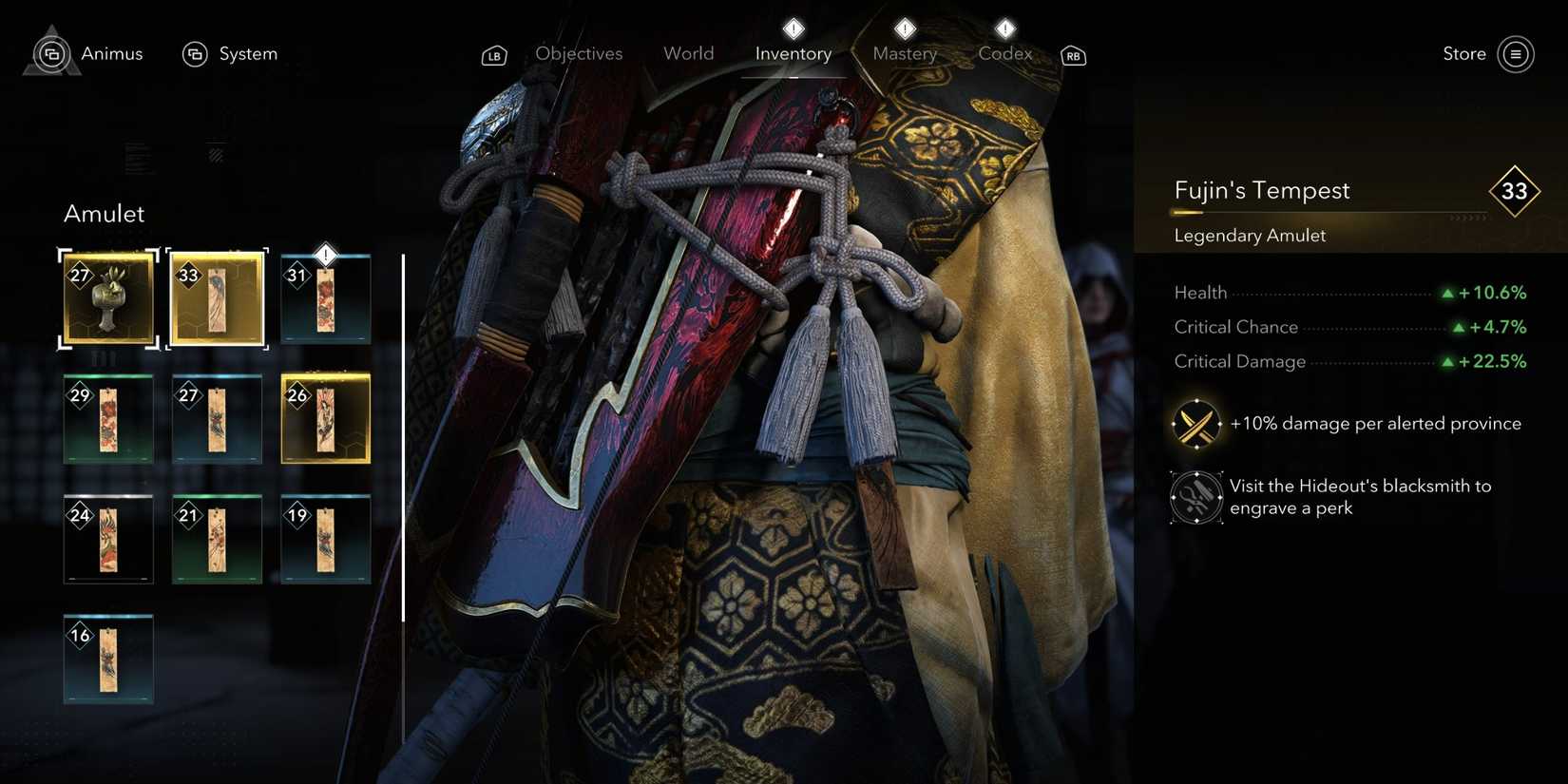Select the Codex menu entry
The image size is (1568, 784).
[x=1004, y=53]
